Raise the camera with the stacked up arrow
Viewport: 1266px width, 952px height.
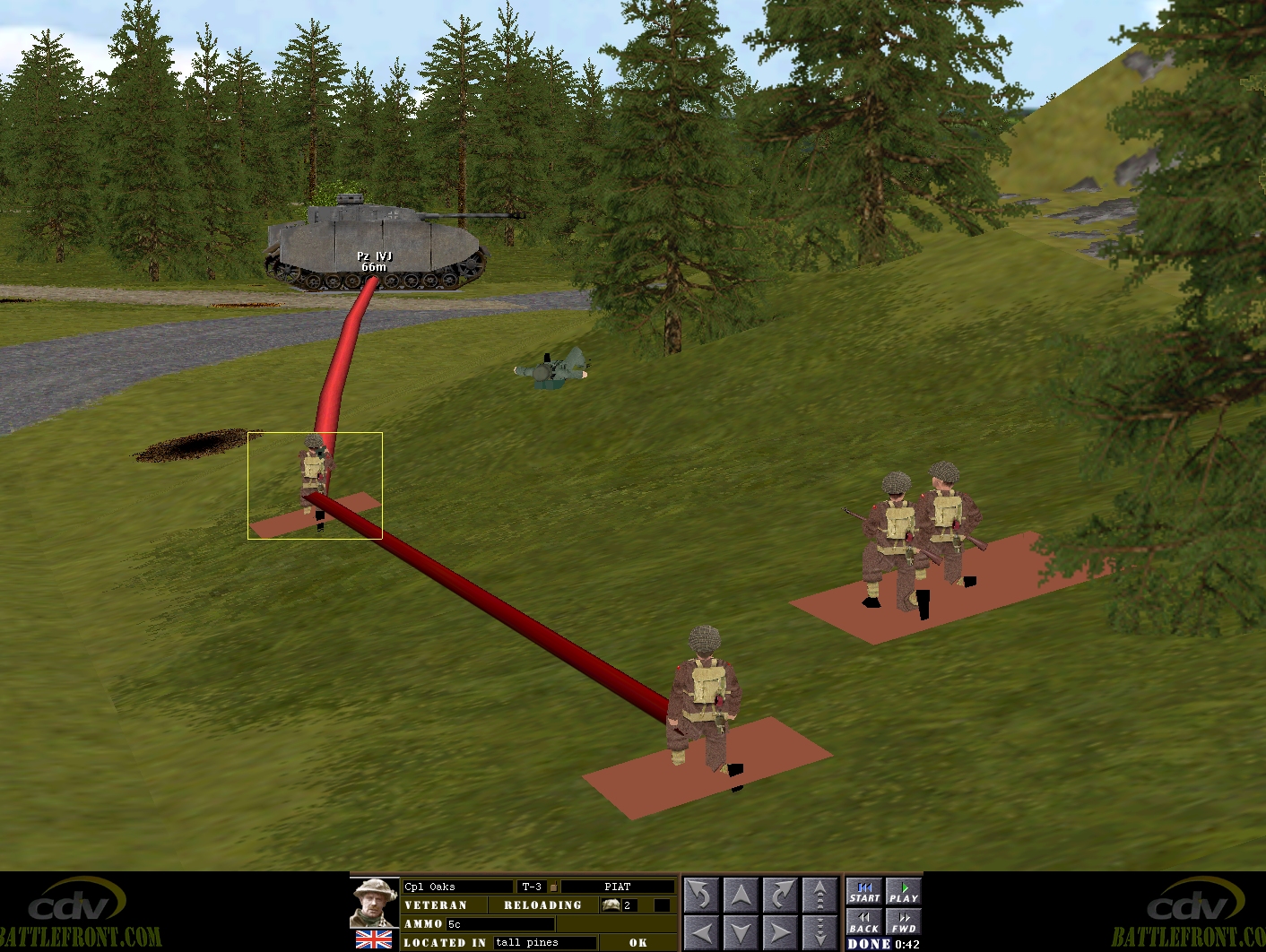819,895
